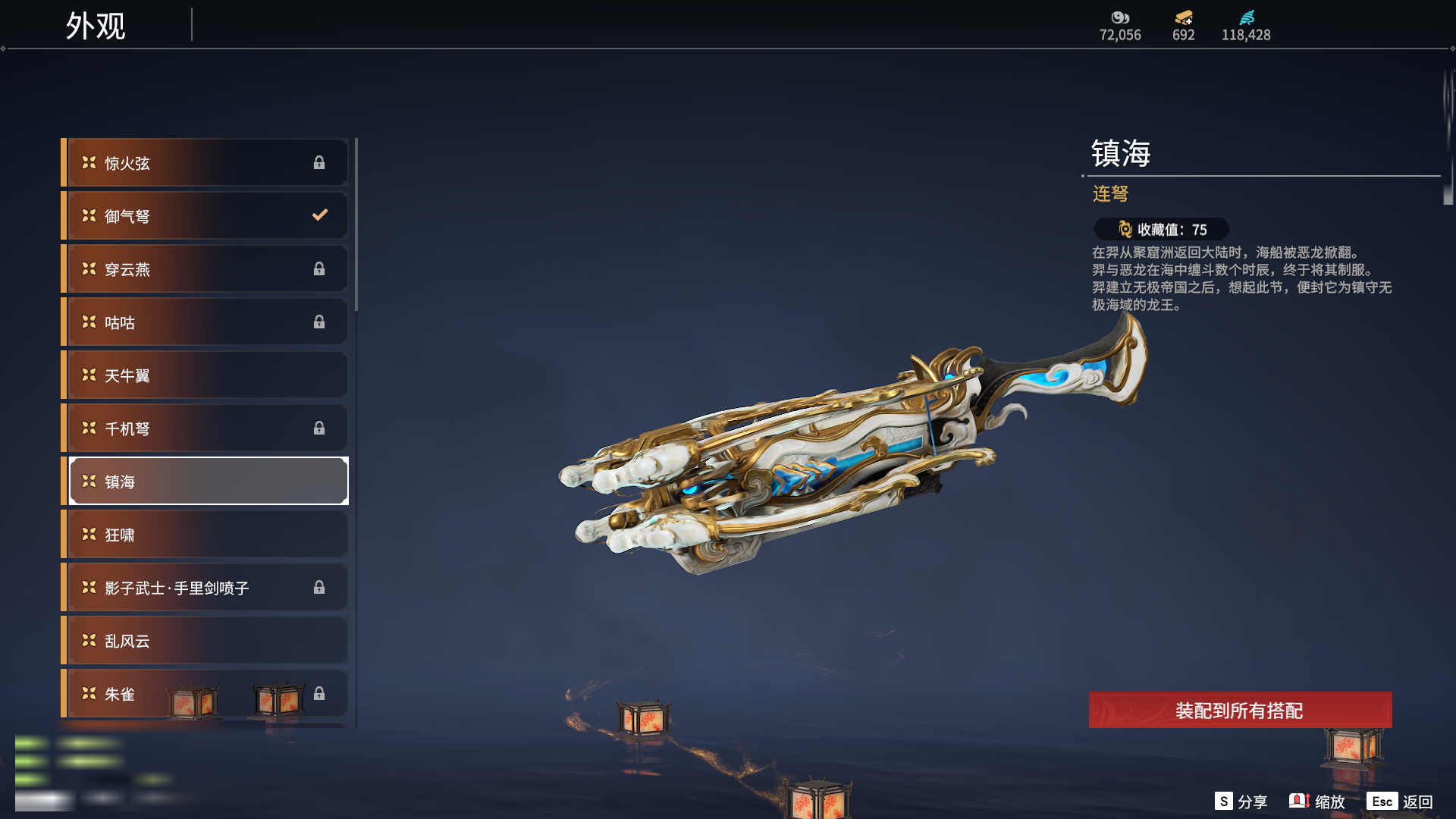Select the 惊火弦 skin entry
Screen dimensions: 1456x819
tap(205, 163)
